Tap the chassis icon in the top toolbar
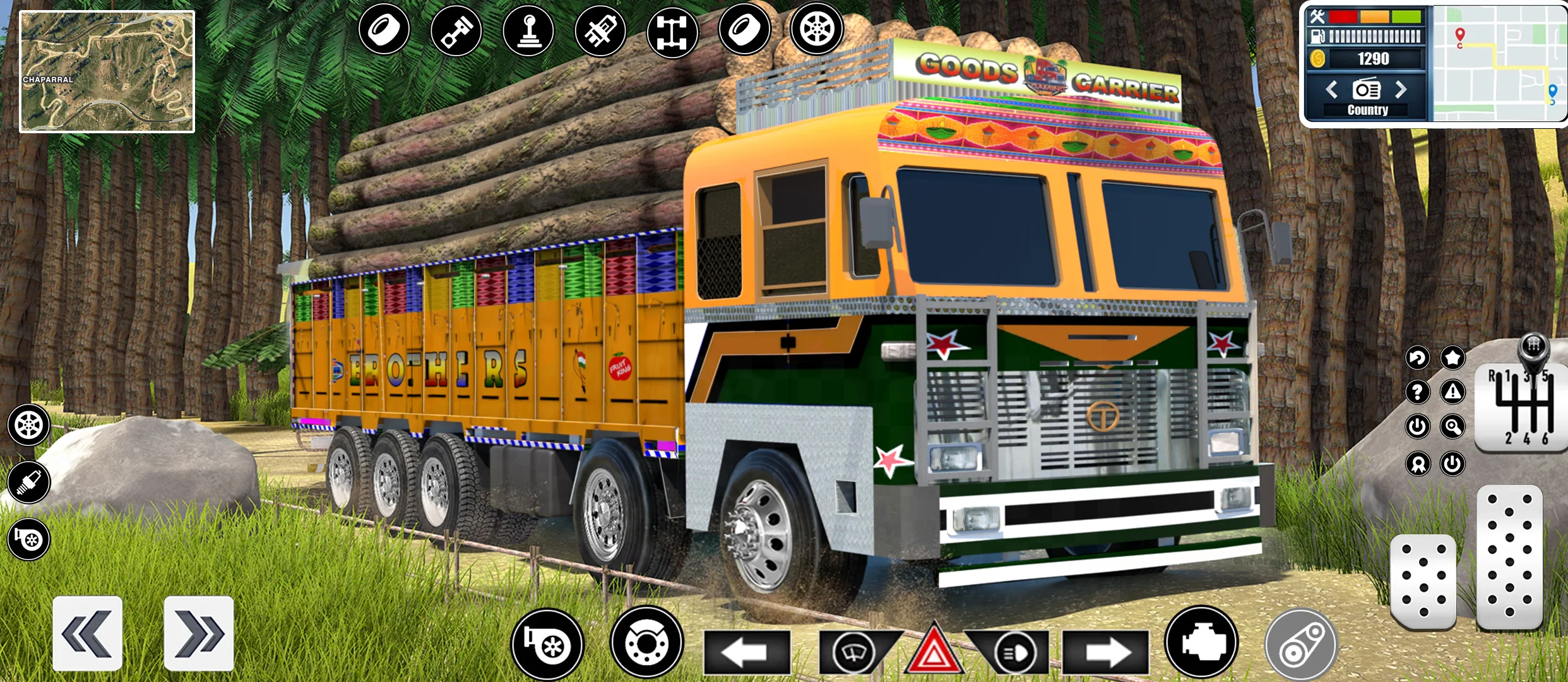The height and width of the screenshot is (682, 1568). click(673, 28)
